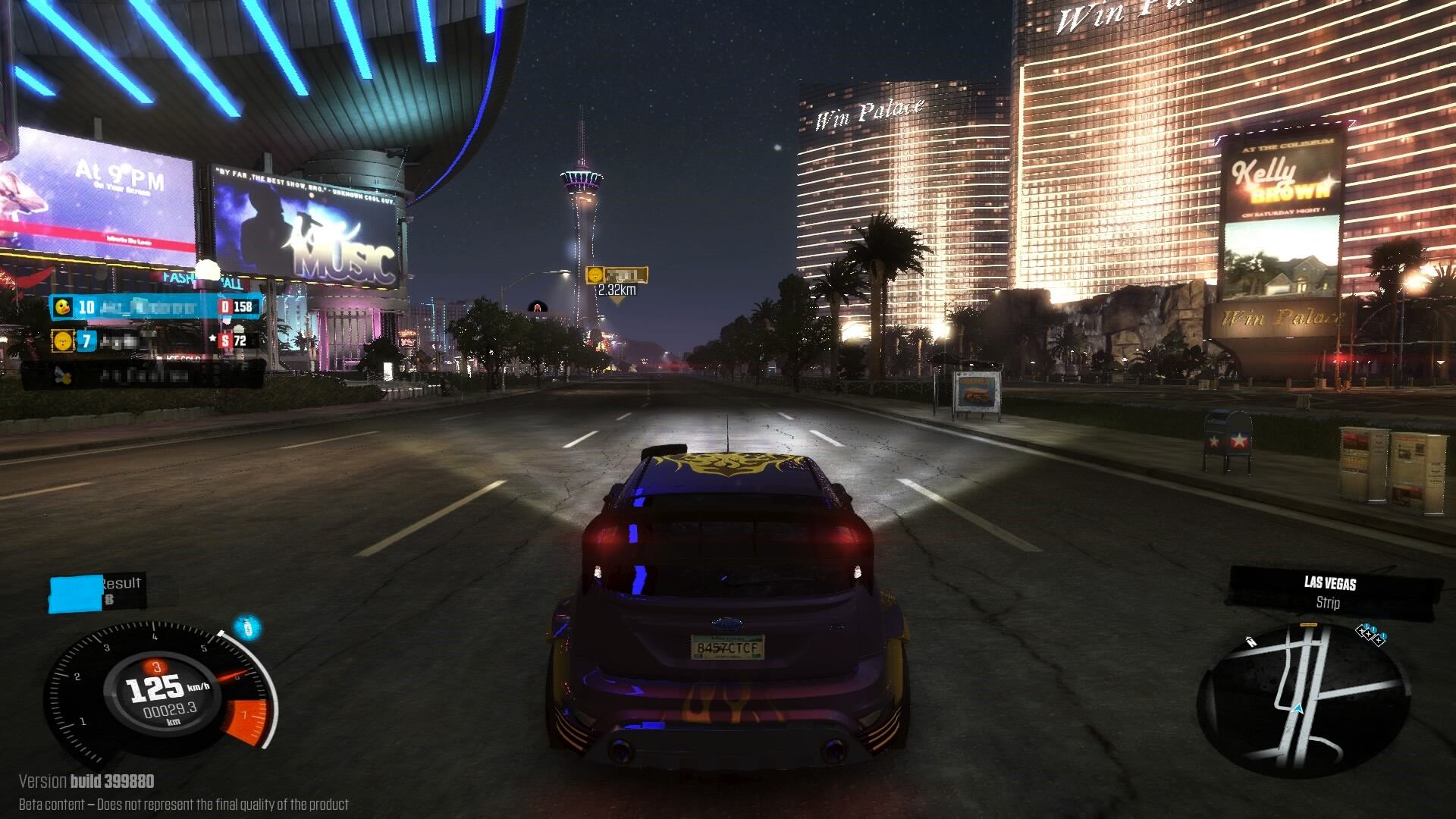Image resolution: width=1456 pixels, height=819 pixels.
Task: Click the Result notification popup
Action: pyautogui.click(x=97, y=591)
